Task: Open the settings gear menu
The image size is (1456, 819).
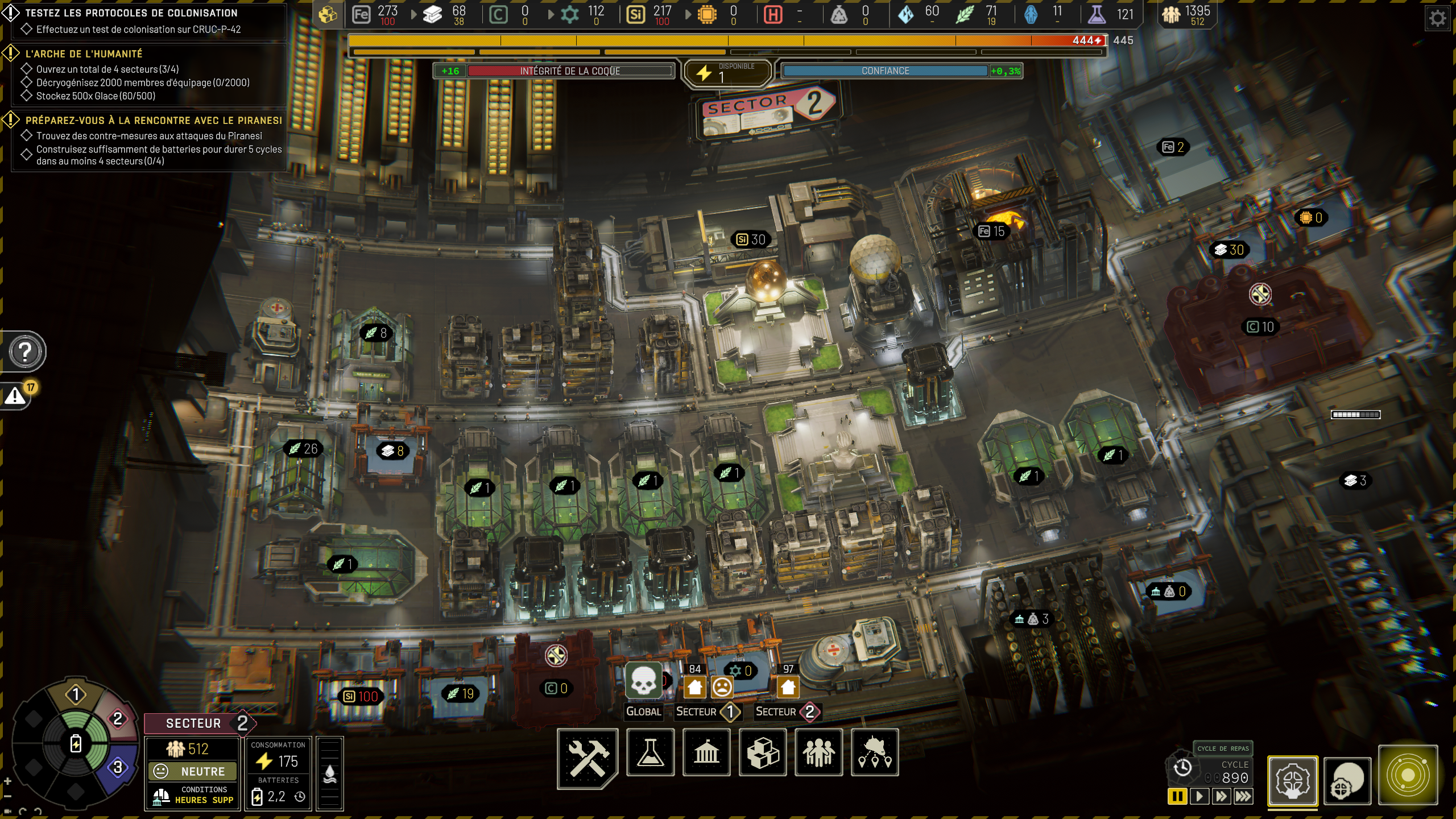Action: point(1437,19)
